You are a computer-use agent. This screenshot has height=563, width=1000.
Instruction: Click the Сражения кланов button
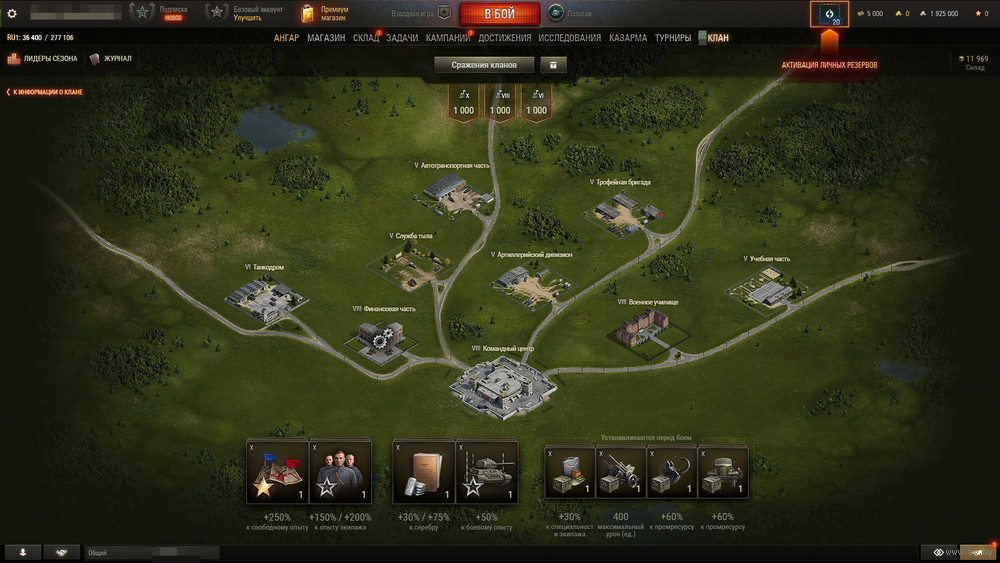pyautogui.click(x=484, y=65)
